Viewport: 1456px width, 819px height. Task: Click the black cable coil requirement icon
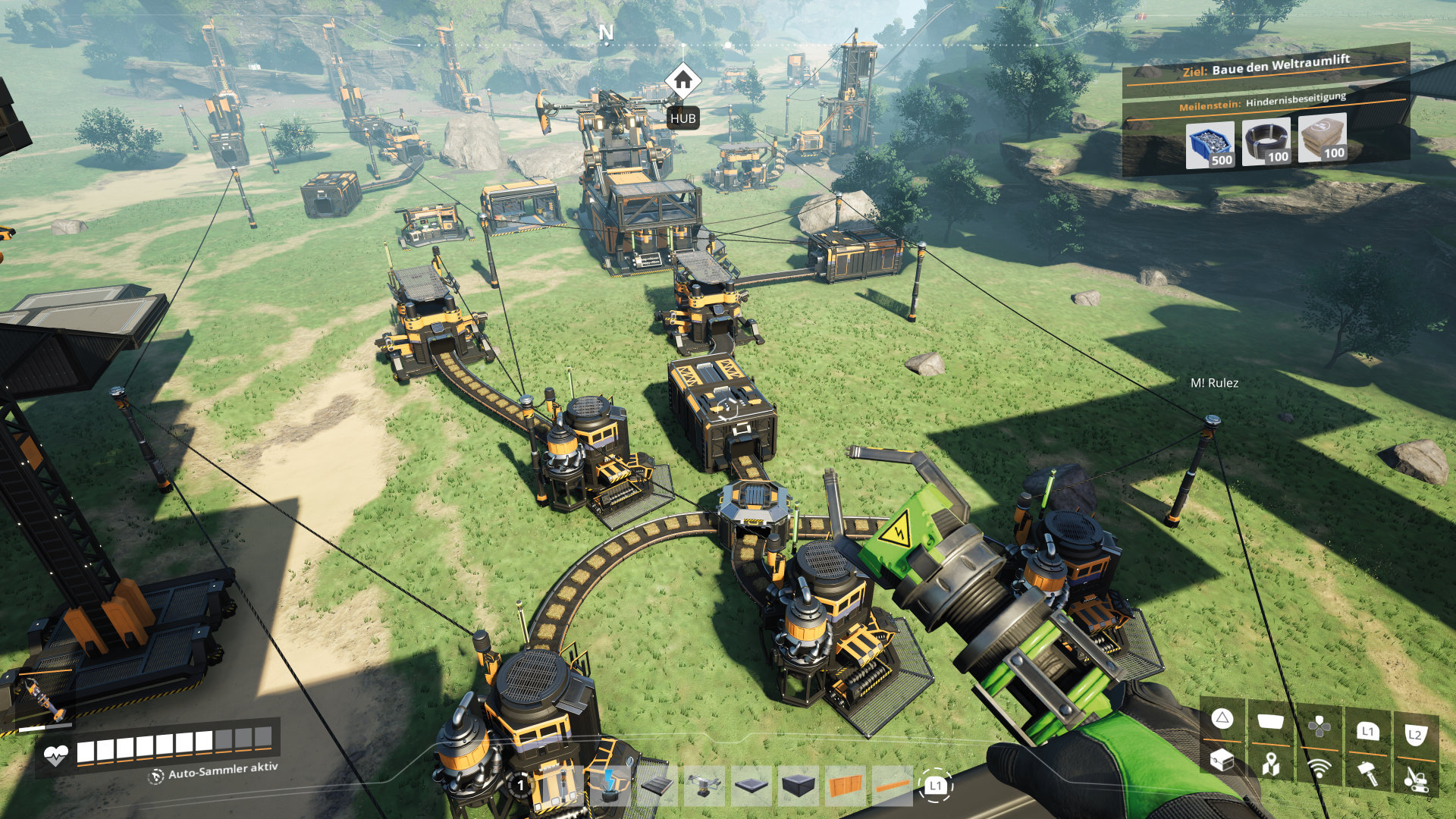(1266, 141)
